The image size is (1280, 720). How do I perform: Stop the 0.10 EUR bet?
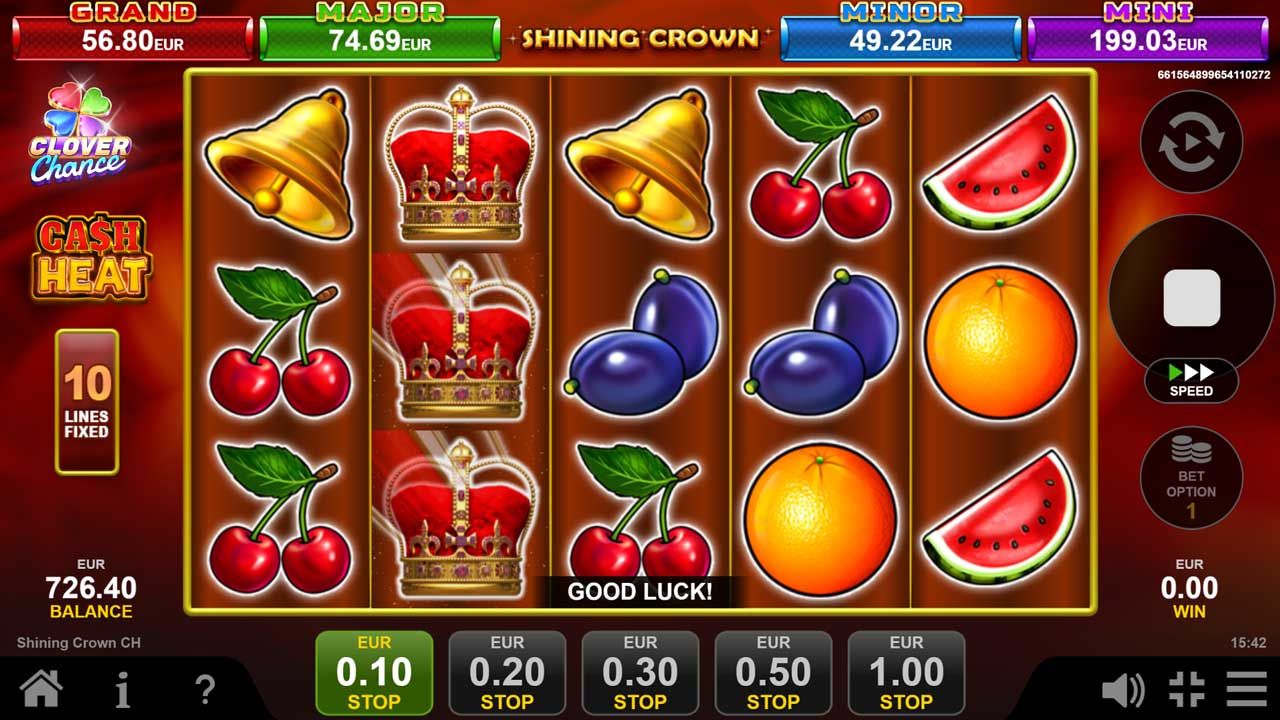pos(373,670)
